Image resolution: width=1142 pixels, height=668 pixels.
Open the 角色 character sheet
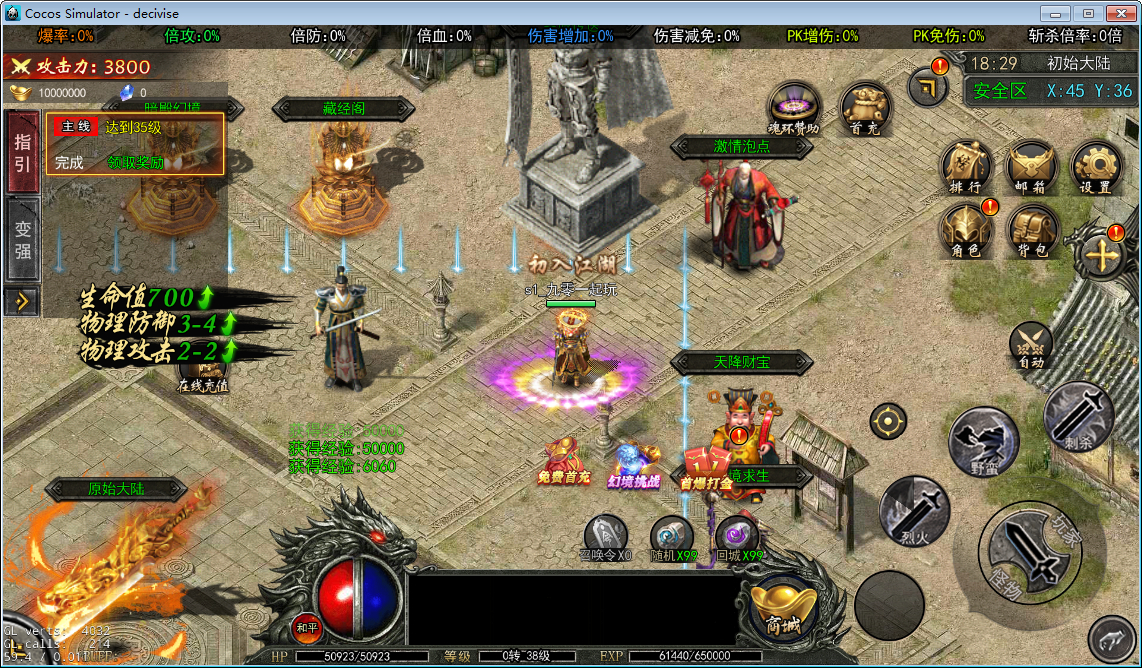coord(966,230)
